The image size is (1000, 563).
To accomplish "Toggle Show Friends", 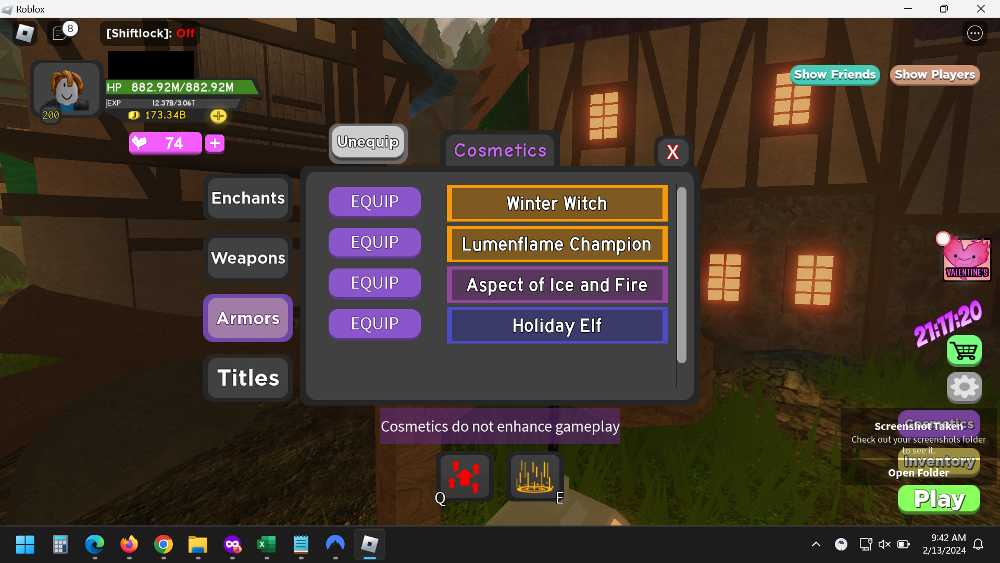I will [x=835, y=75].
